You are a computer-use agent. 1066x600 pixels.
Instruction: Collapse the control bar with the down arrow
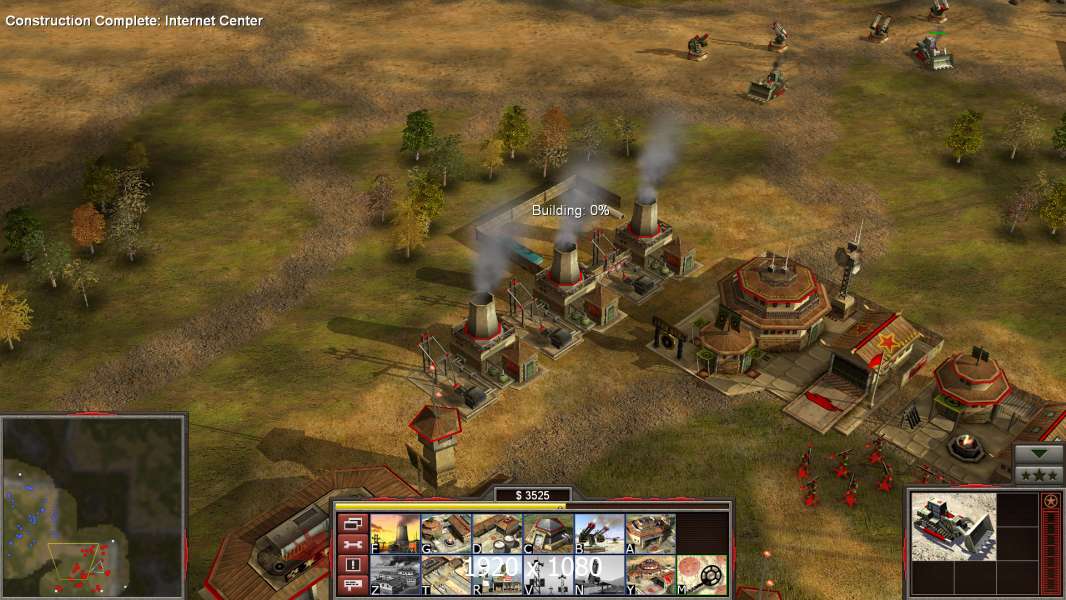pos(1039,453)
